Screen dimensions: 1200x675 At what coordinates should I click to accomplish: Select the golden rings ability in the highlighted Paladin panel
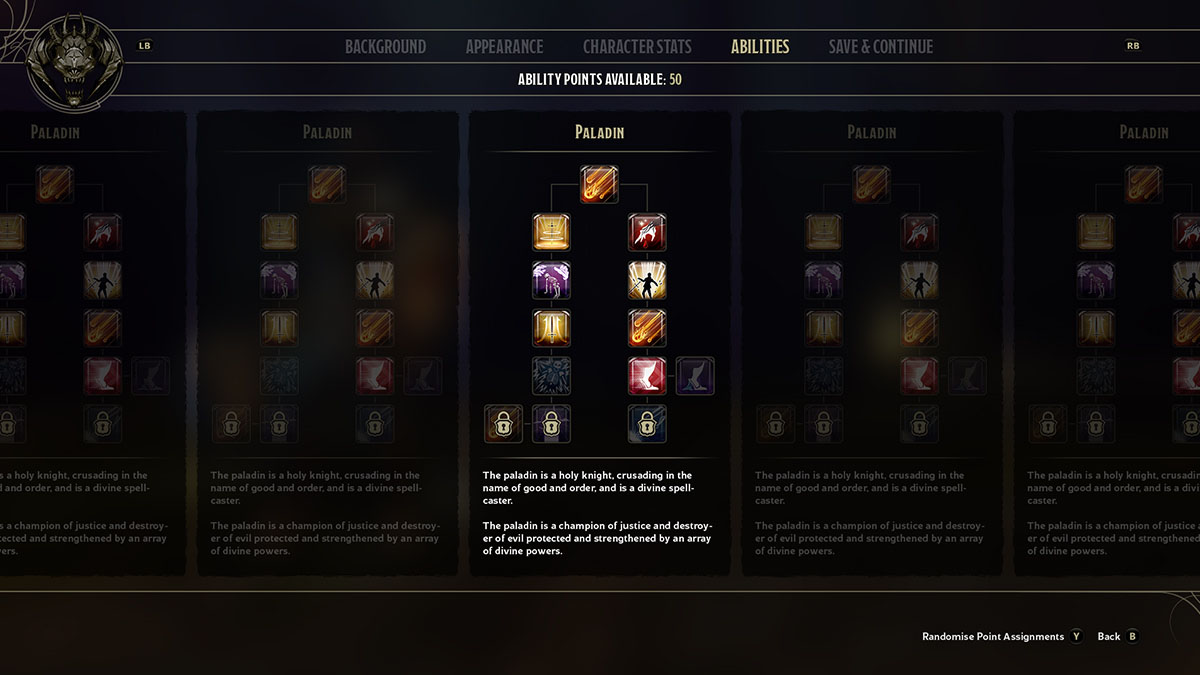(x=551, y=232)
